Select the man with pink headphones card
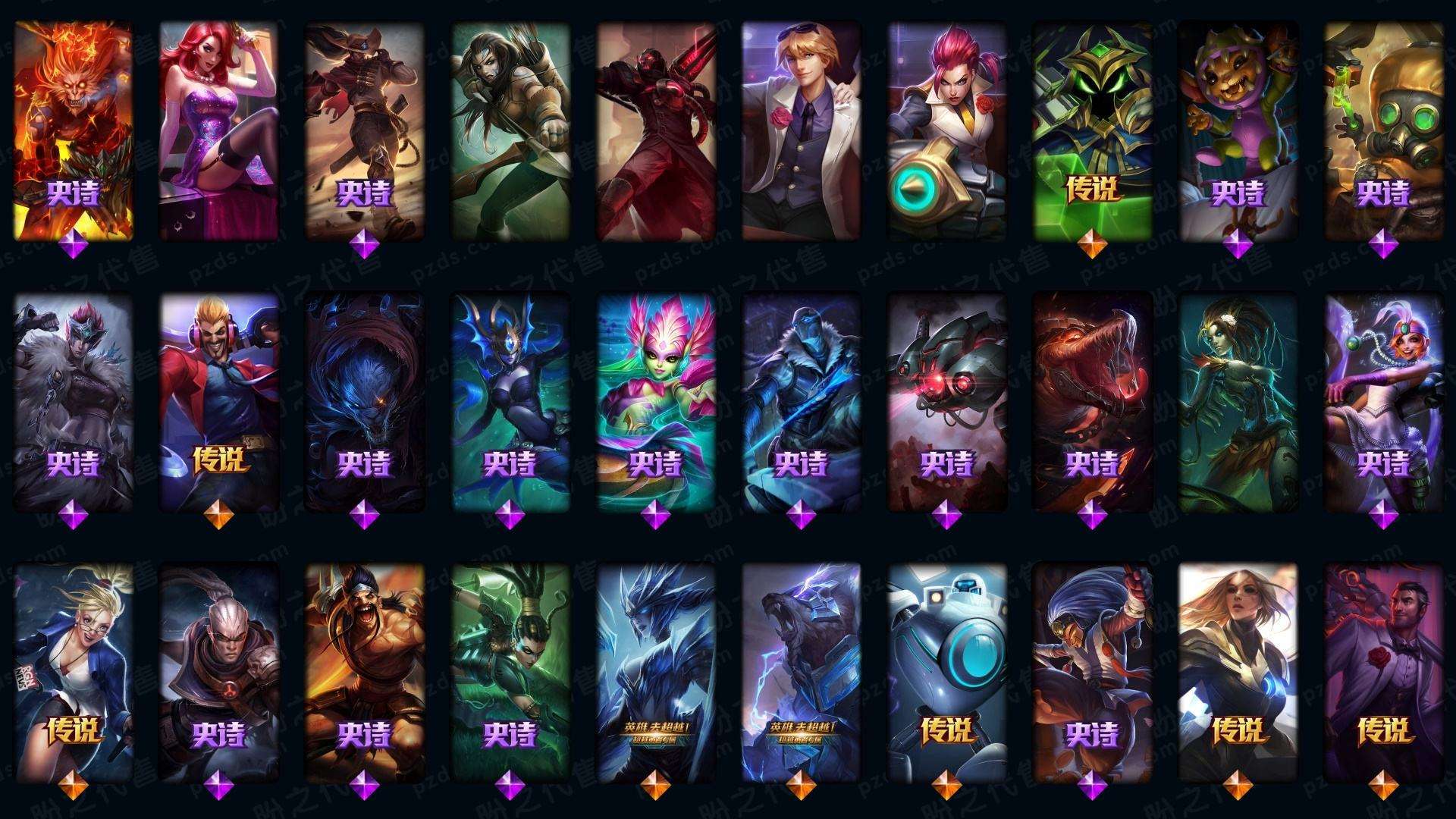 [x=218, y=402]
